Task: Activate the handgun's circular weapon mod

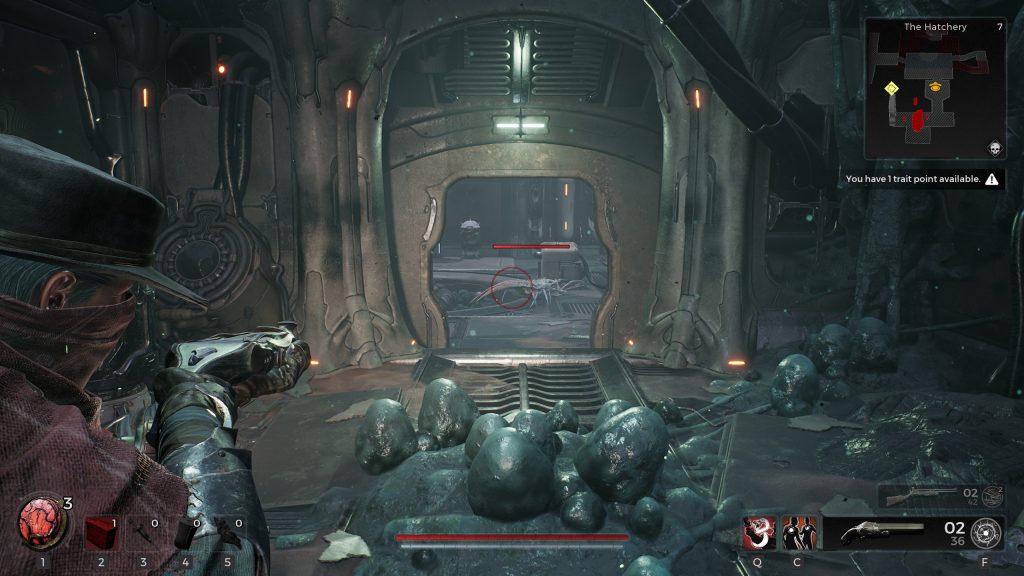Action: click(984, 532)
